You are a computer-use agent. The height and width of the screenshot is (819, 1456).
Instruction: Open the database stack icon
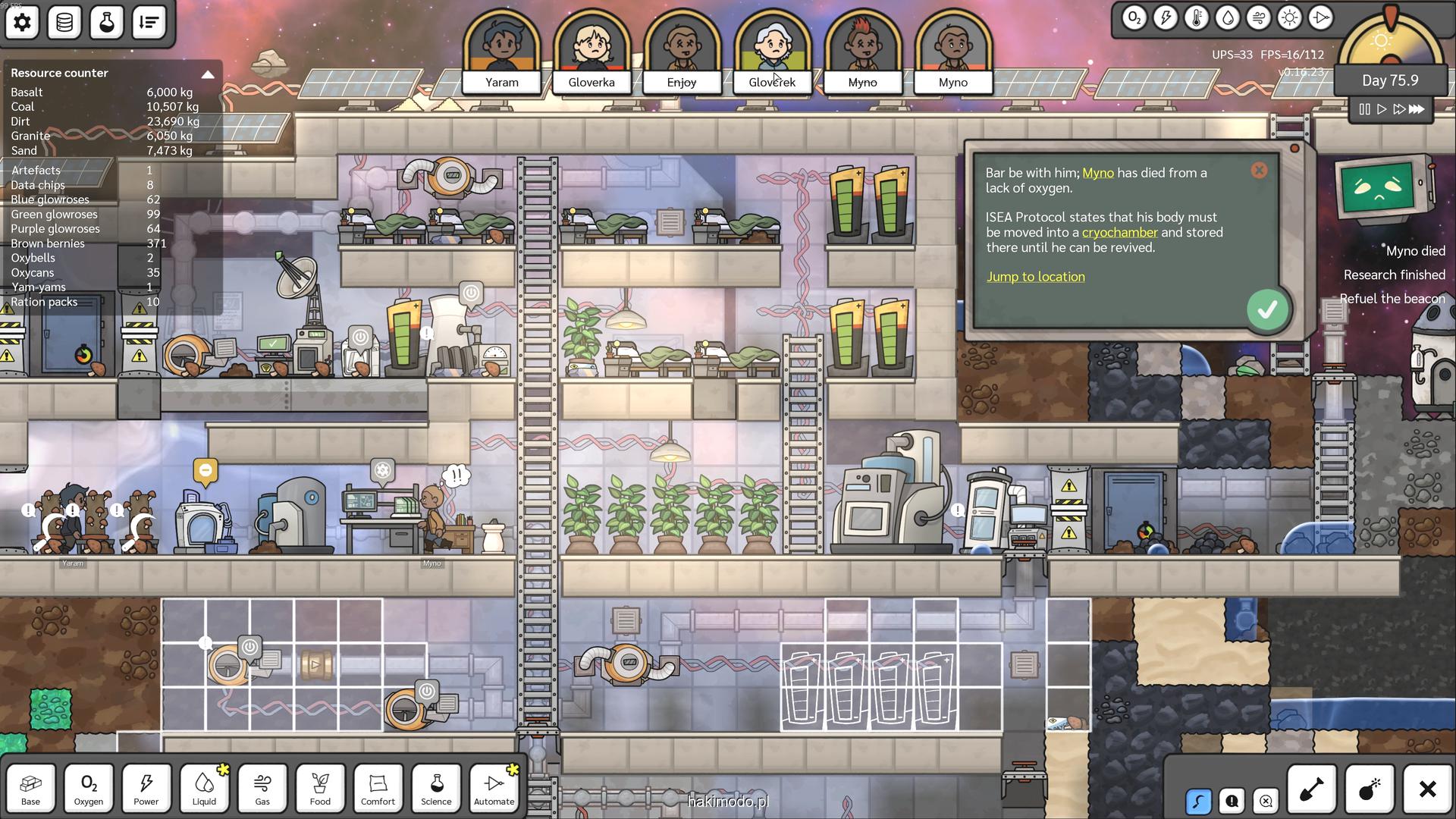pos(64,22)
